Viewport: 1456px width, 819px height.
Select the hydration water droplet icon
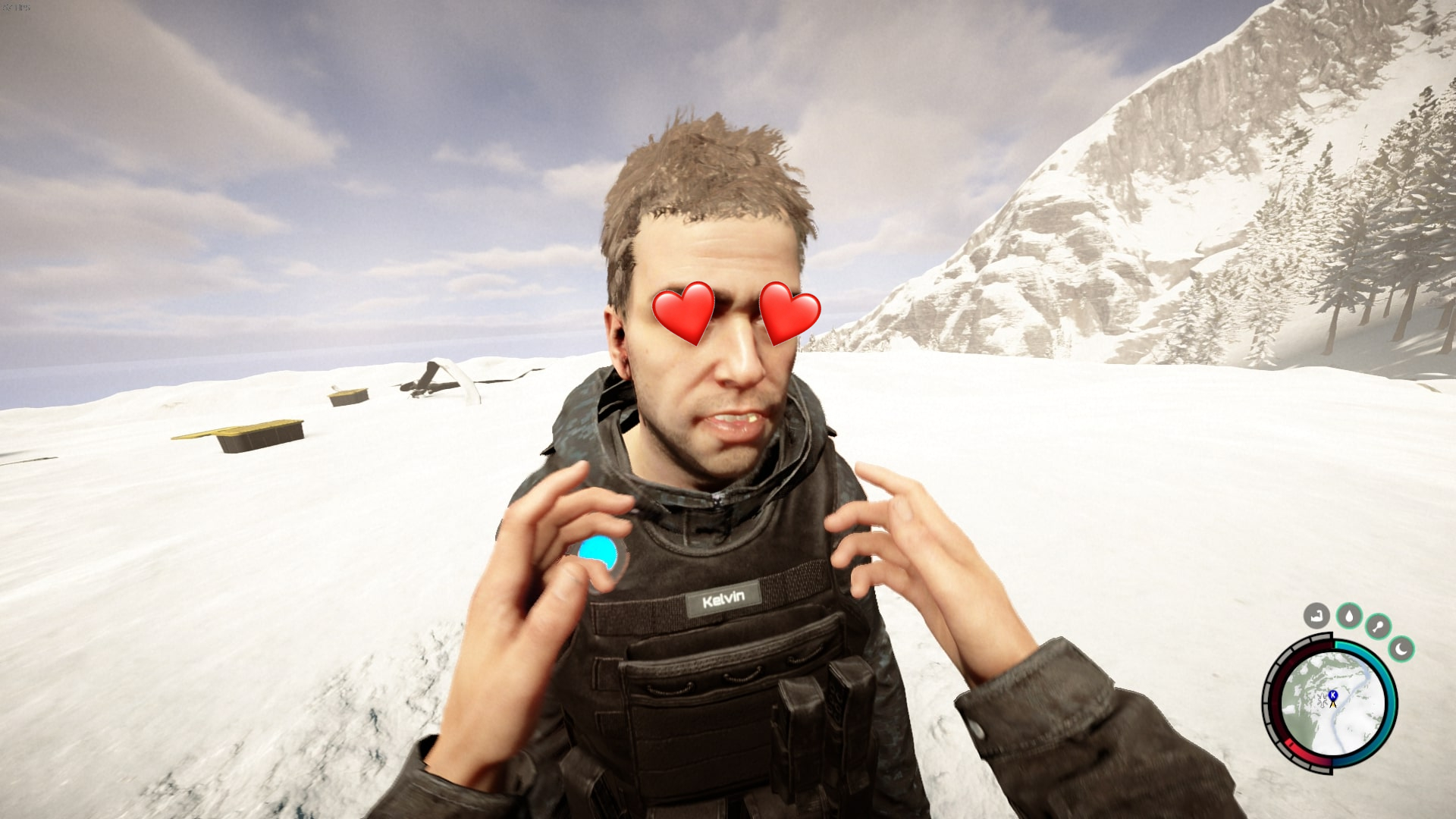1349,616
